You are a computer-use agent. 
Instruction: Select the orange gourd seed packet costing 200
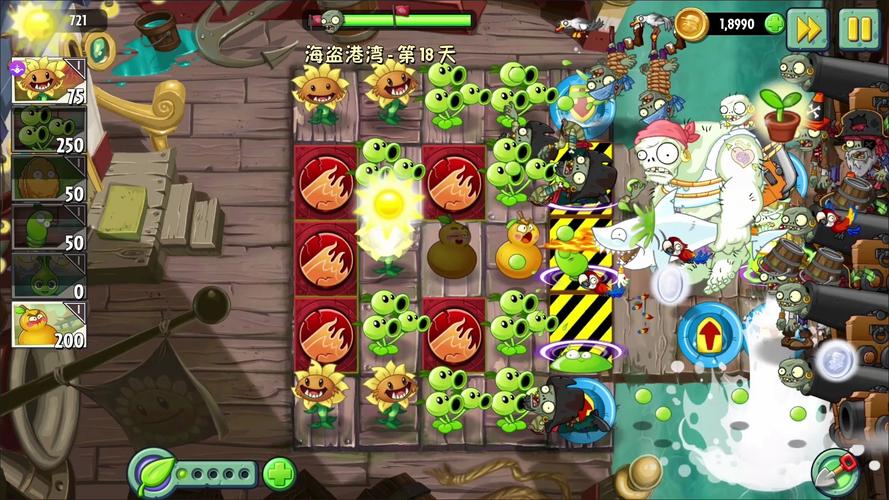click(x=48, y=325)
